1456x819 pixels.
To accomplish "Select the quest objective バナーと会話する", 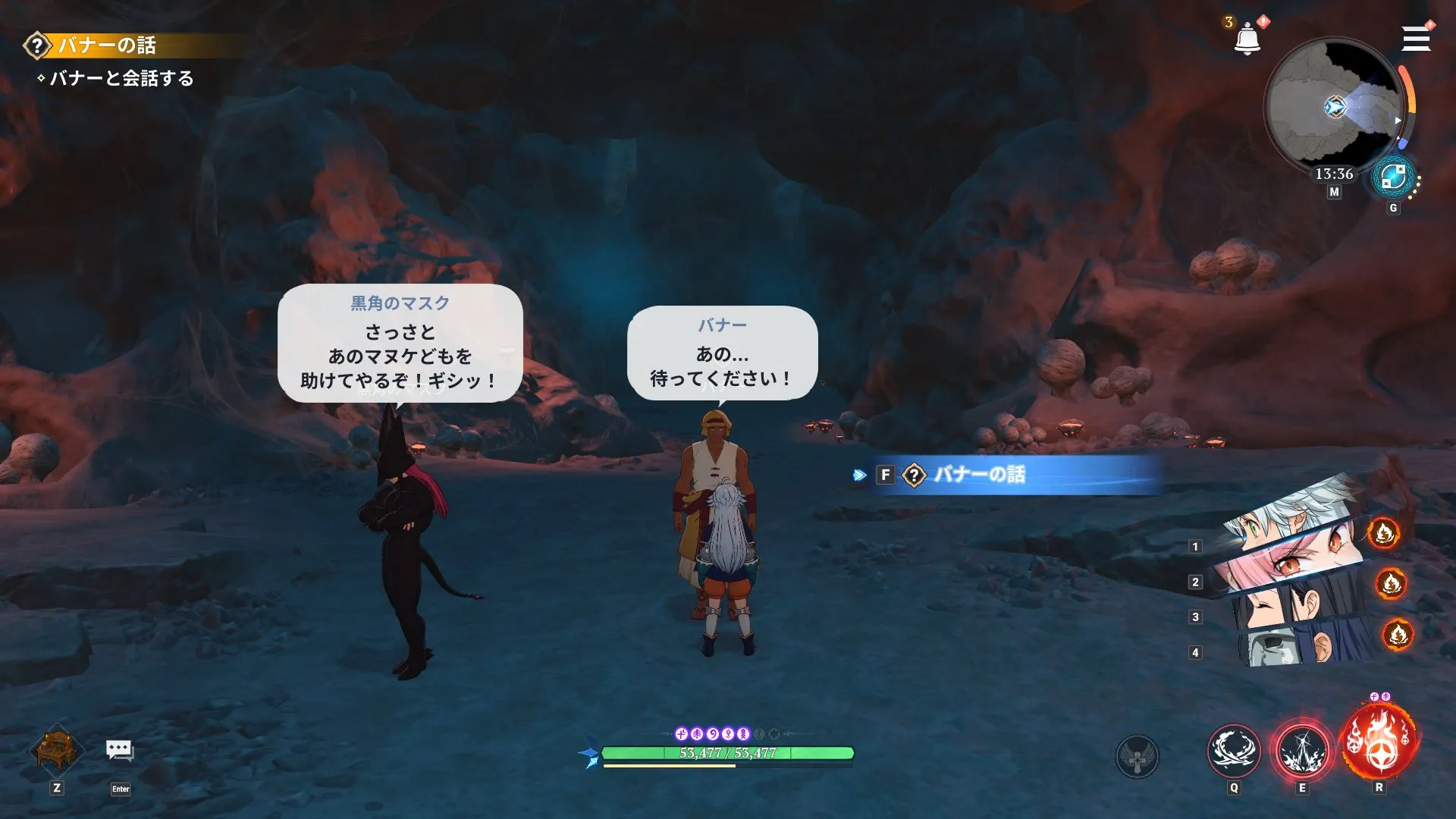I will tap(122, 77).
